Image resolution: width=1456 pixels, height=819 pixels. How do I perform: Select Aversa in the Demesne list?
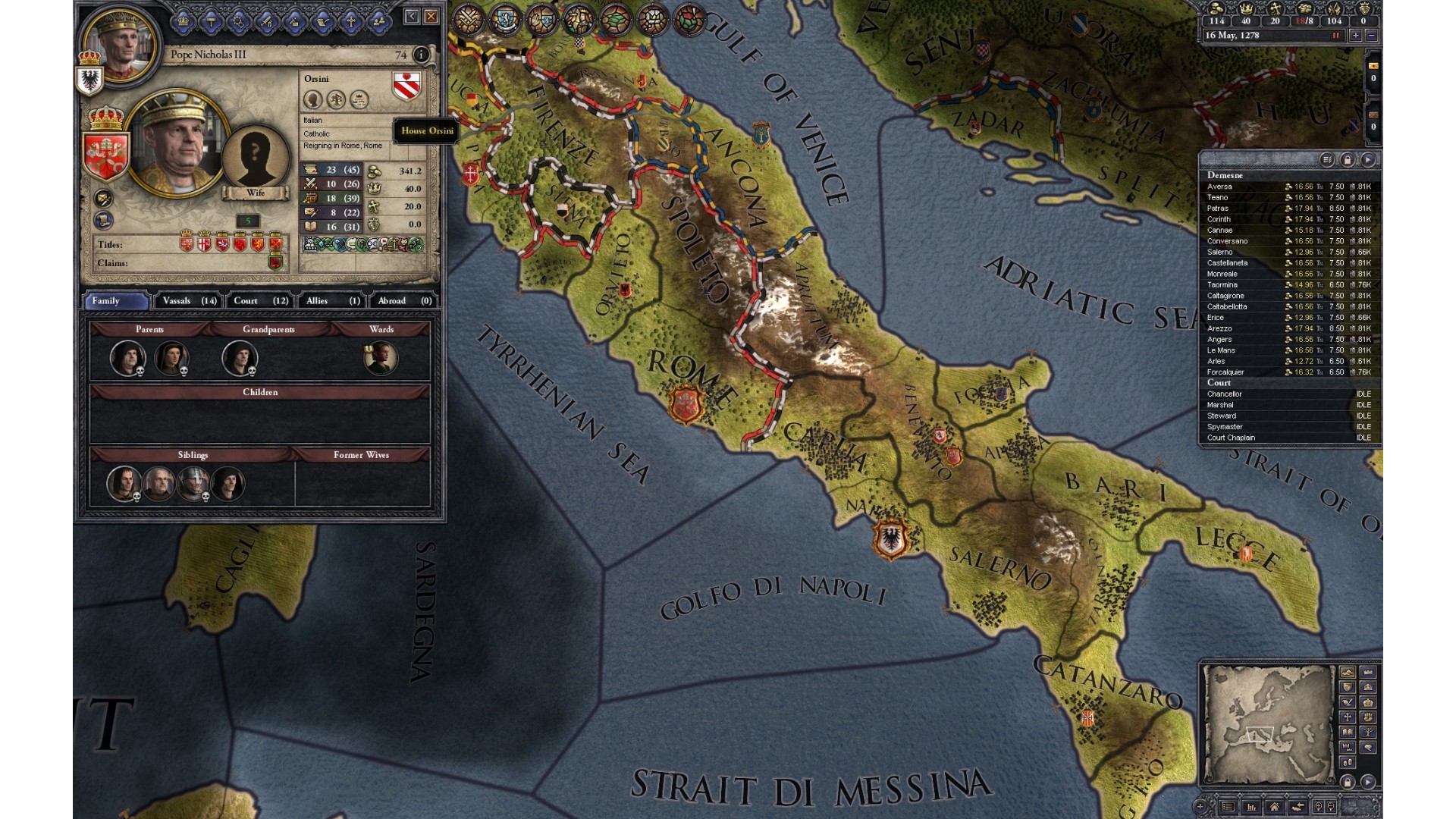pos(1219,187)
